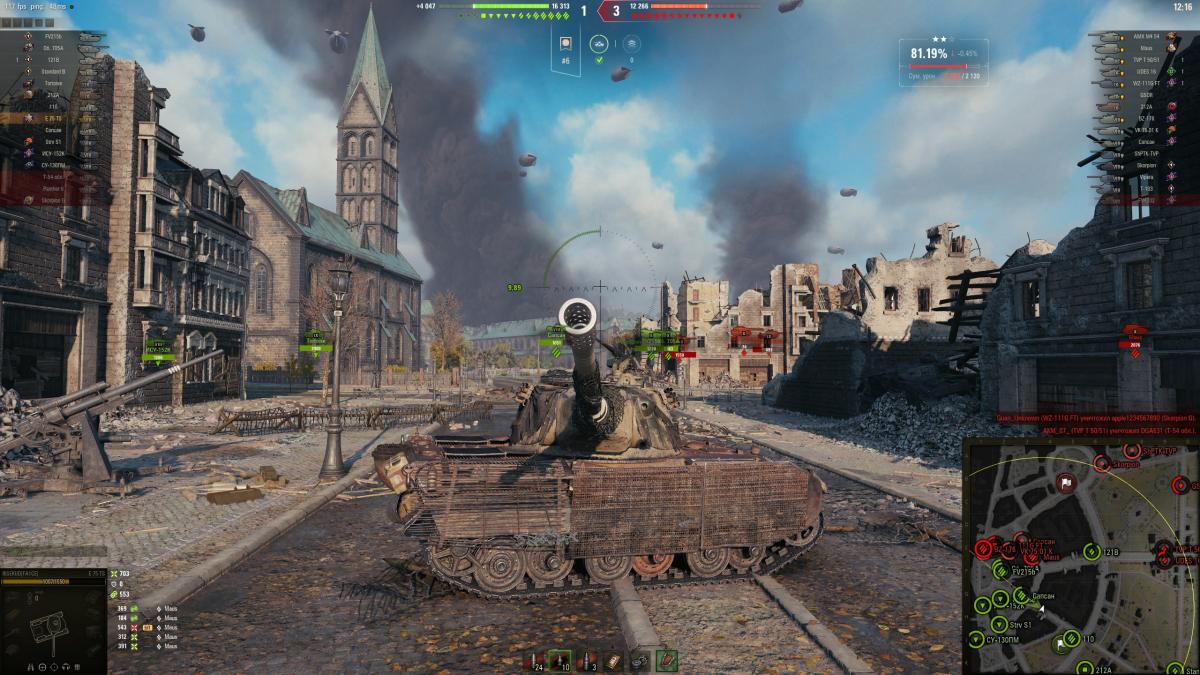This screenshot has height=675, width=1200.
Task: Activate the green-highlighted fire extinguisher consumable
Action: (x=666, y=660)
